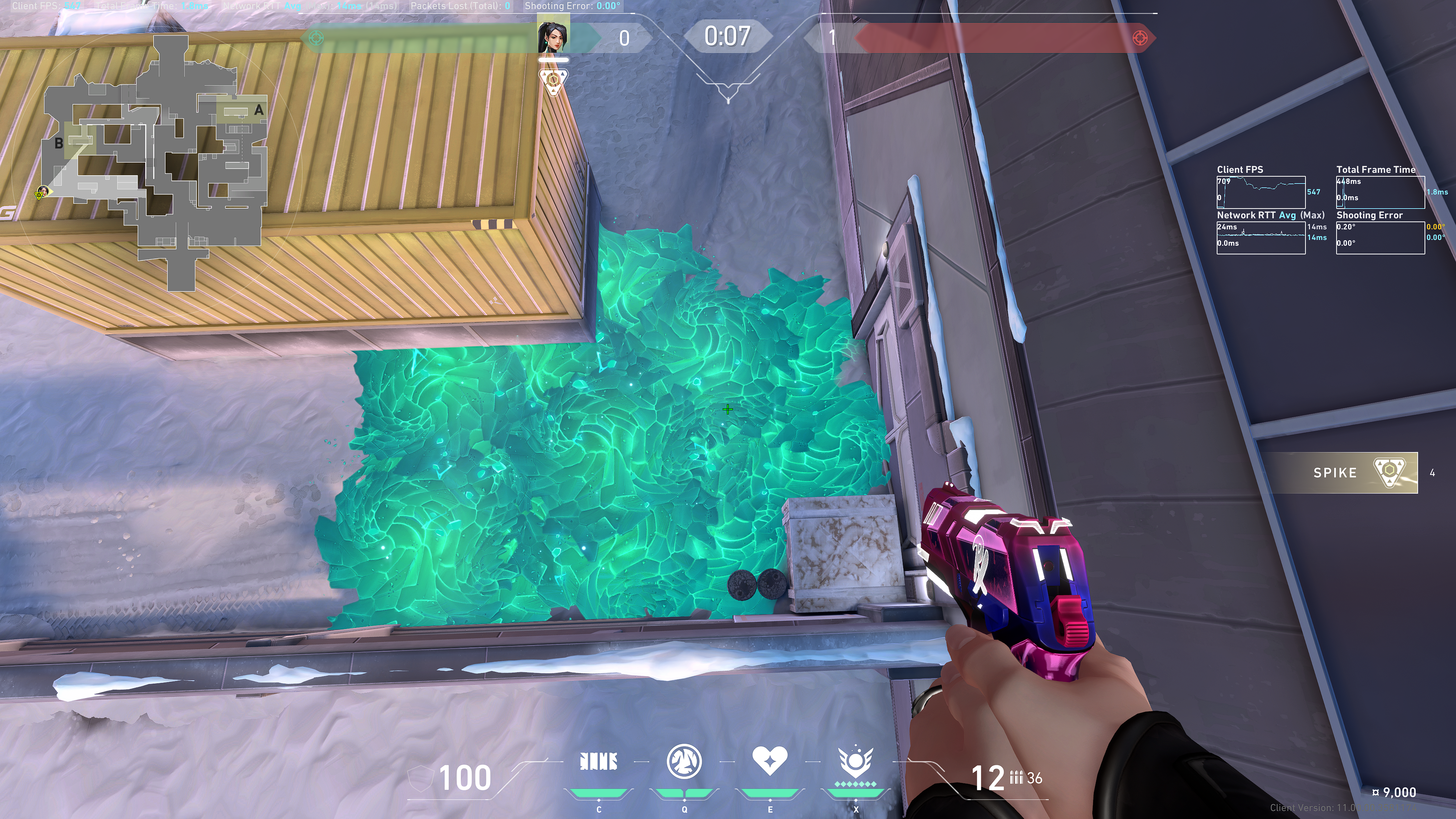Click the Sage portrait in the top bar
1456x819 pixels.
(553, 35)
